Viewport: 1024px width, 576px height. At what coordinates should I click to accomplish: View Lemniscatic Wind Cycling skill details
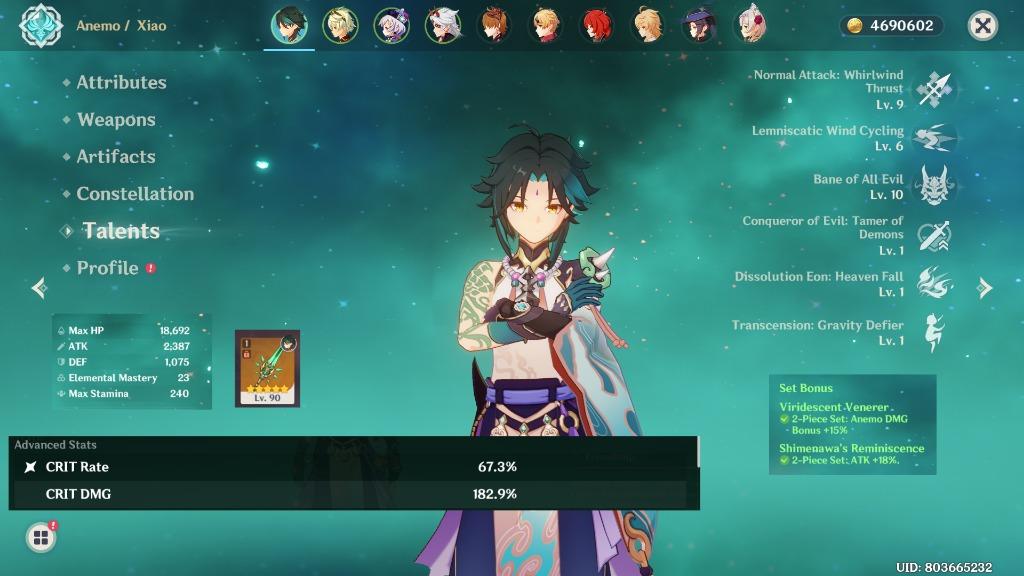pyautogui.click(x=935, y=138)
